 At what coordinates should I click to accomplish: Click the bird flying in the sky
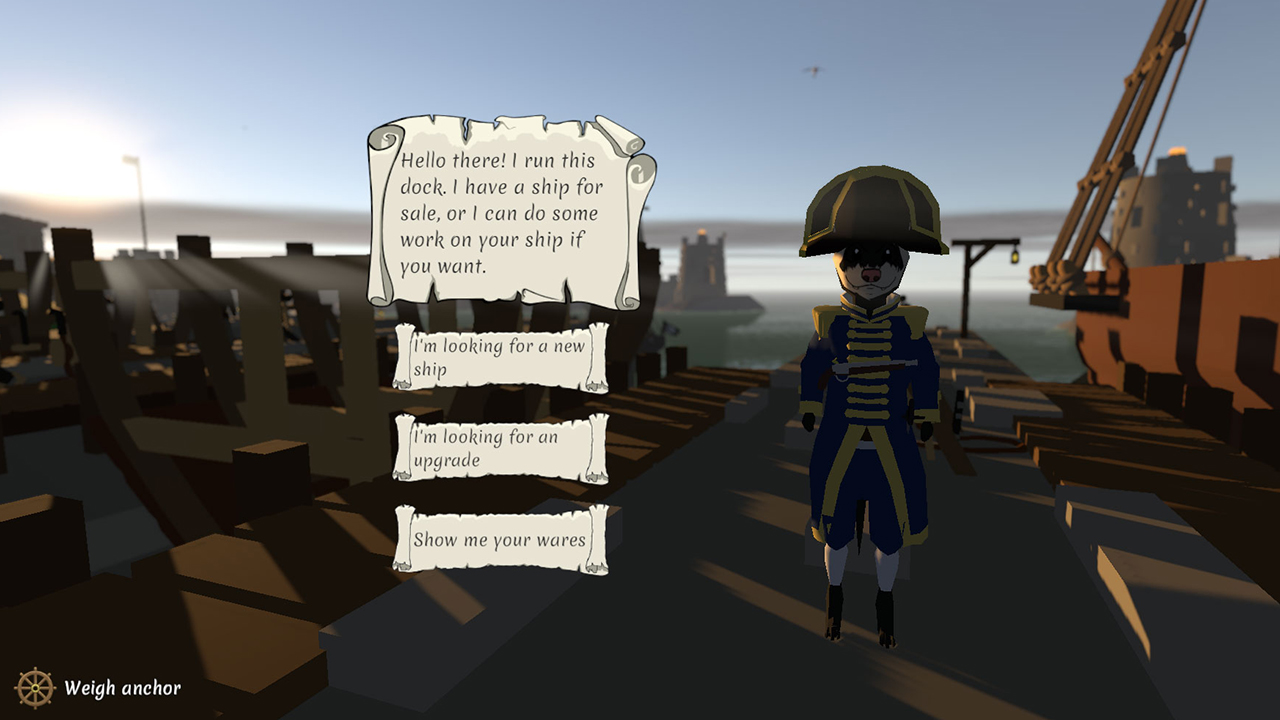tap(814, 69)
